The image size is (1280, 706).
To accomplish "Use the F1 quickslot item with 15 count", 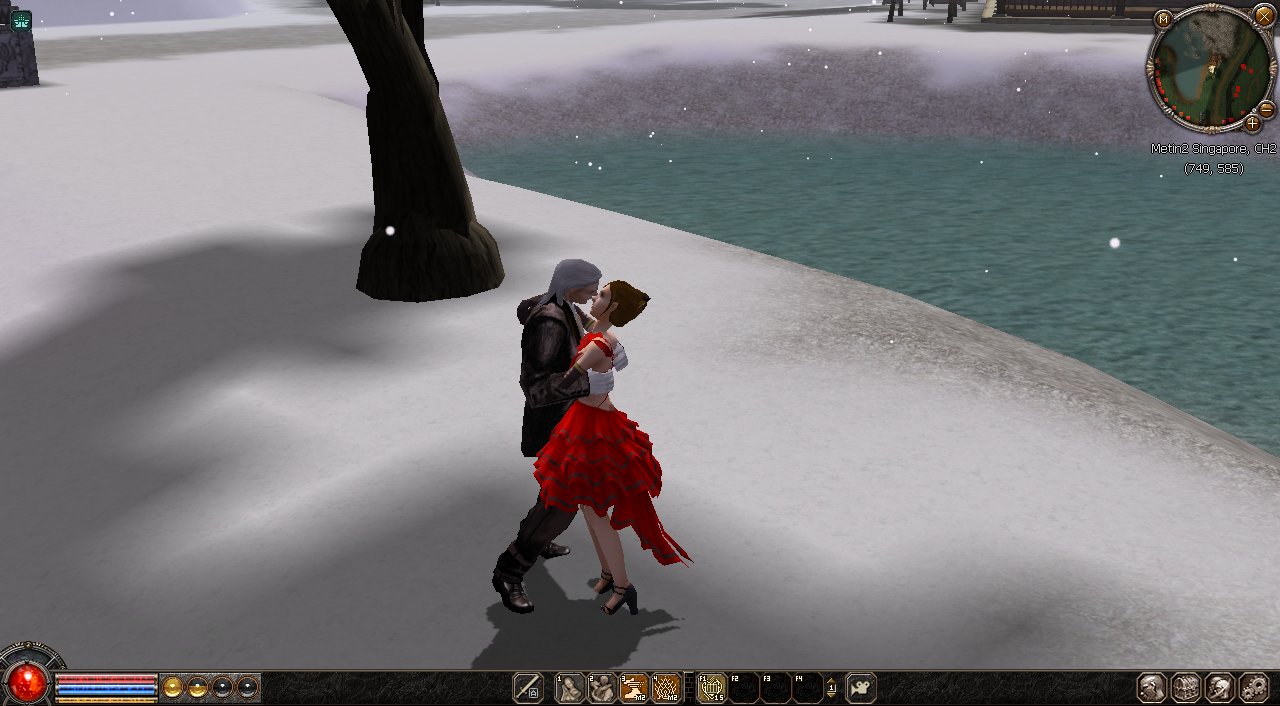I will tap(711, 688).
